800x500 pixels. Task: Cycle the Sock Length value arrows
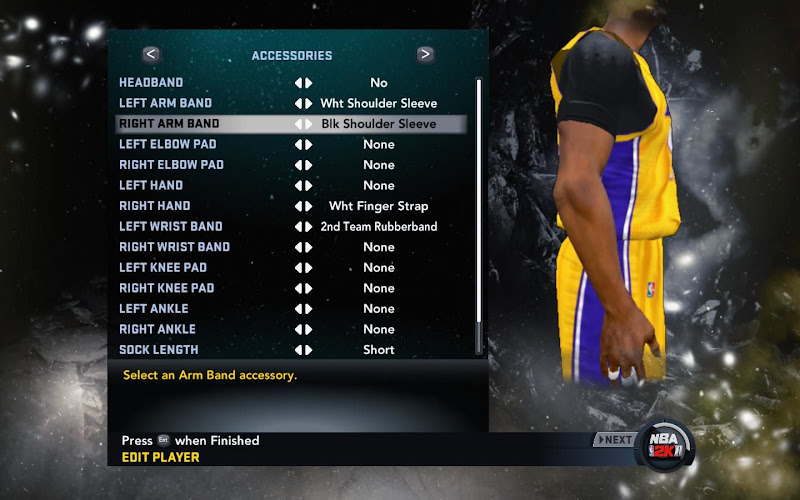[303, 350]
